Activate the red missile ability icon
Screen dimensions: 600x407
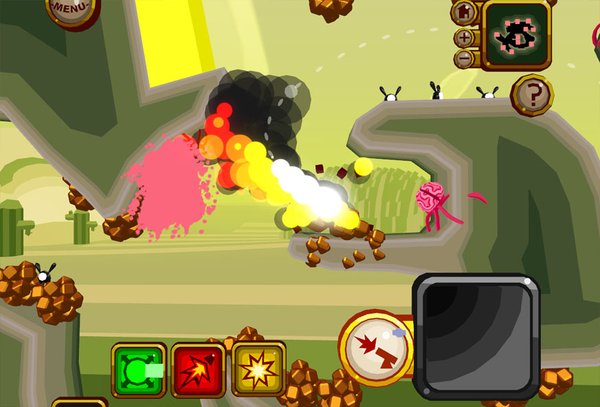pyautogui.click(x=198, y=371)
